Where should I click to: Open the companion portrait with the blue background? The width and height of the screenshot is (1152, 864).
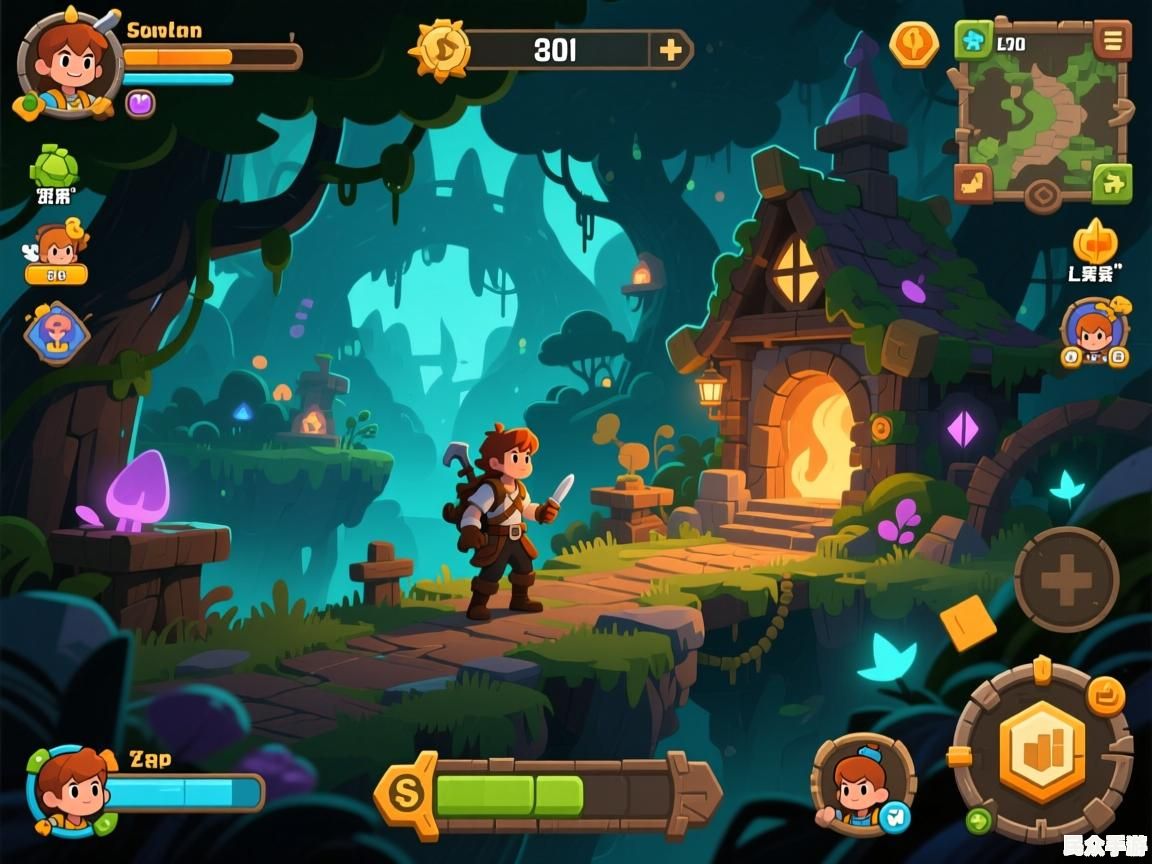(x=1094, y=330)
